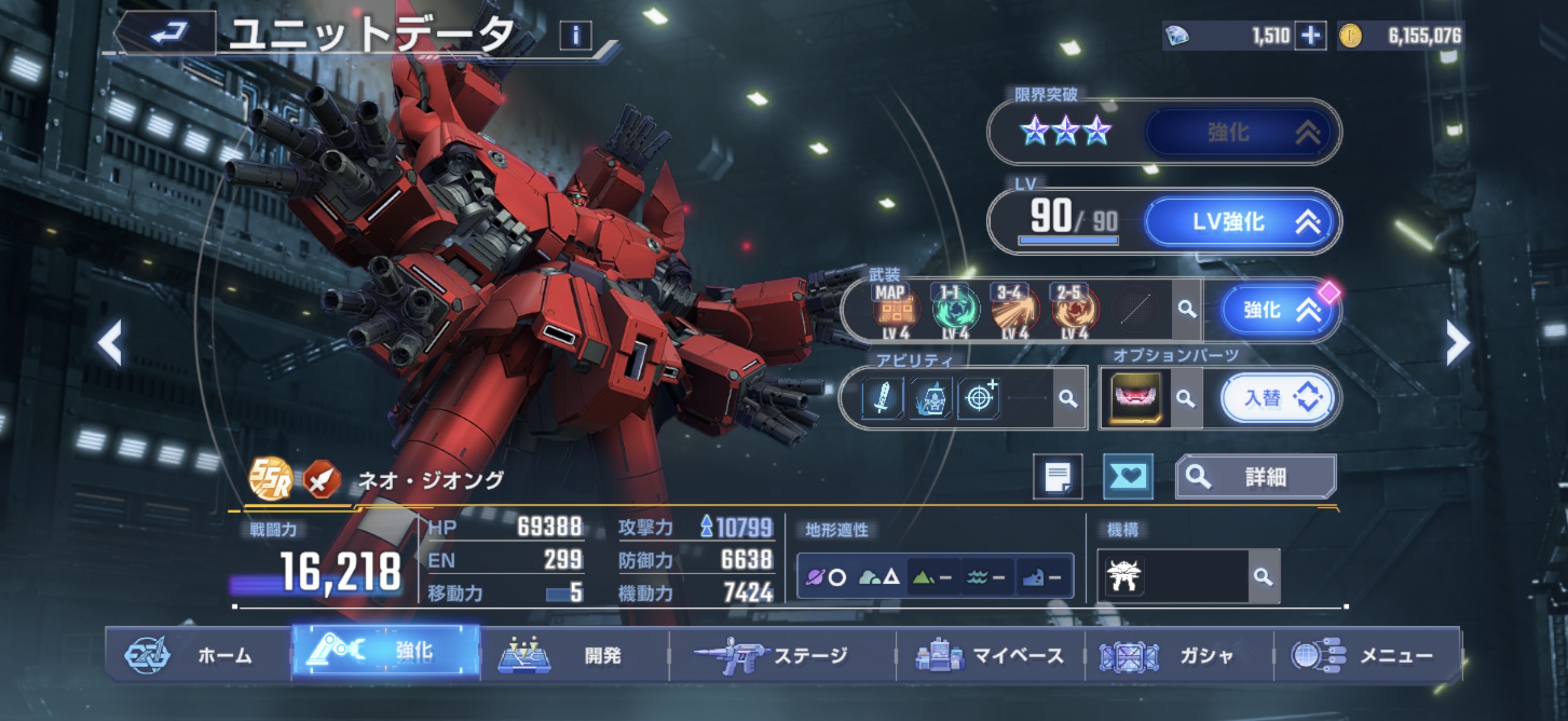Add diamonds with the plus button
1568x721 pixels.
tap(1310, 36)
